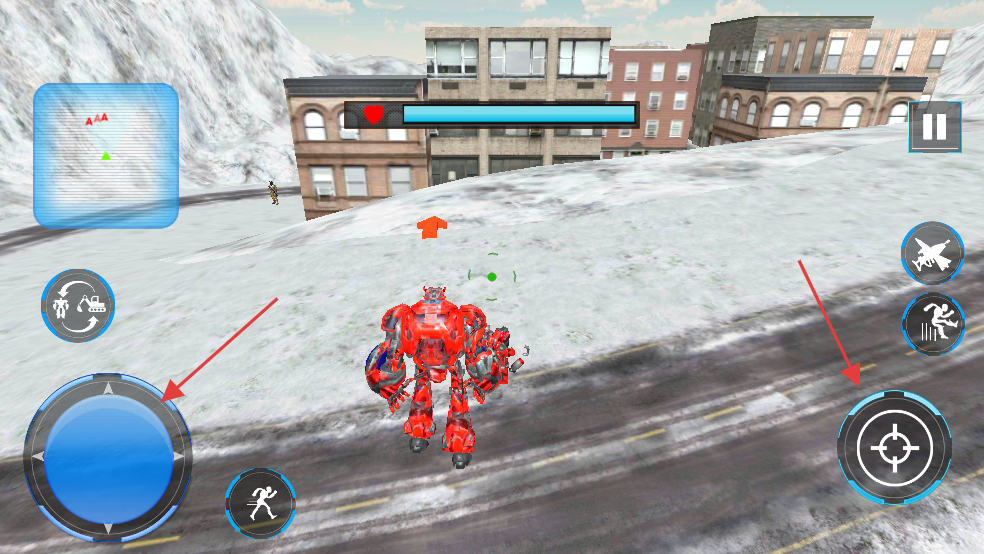The height and width of the screenshot is (554, 984).
Task: Click the blue minimap radar
Action: click(x=106, y=155)
